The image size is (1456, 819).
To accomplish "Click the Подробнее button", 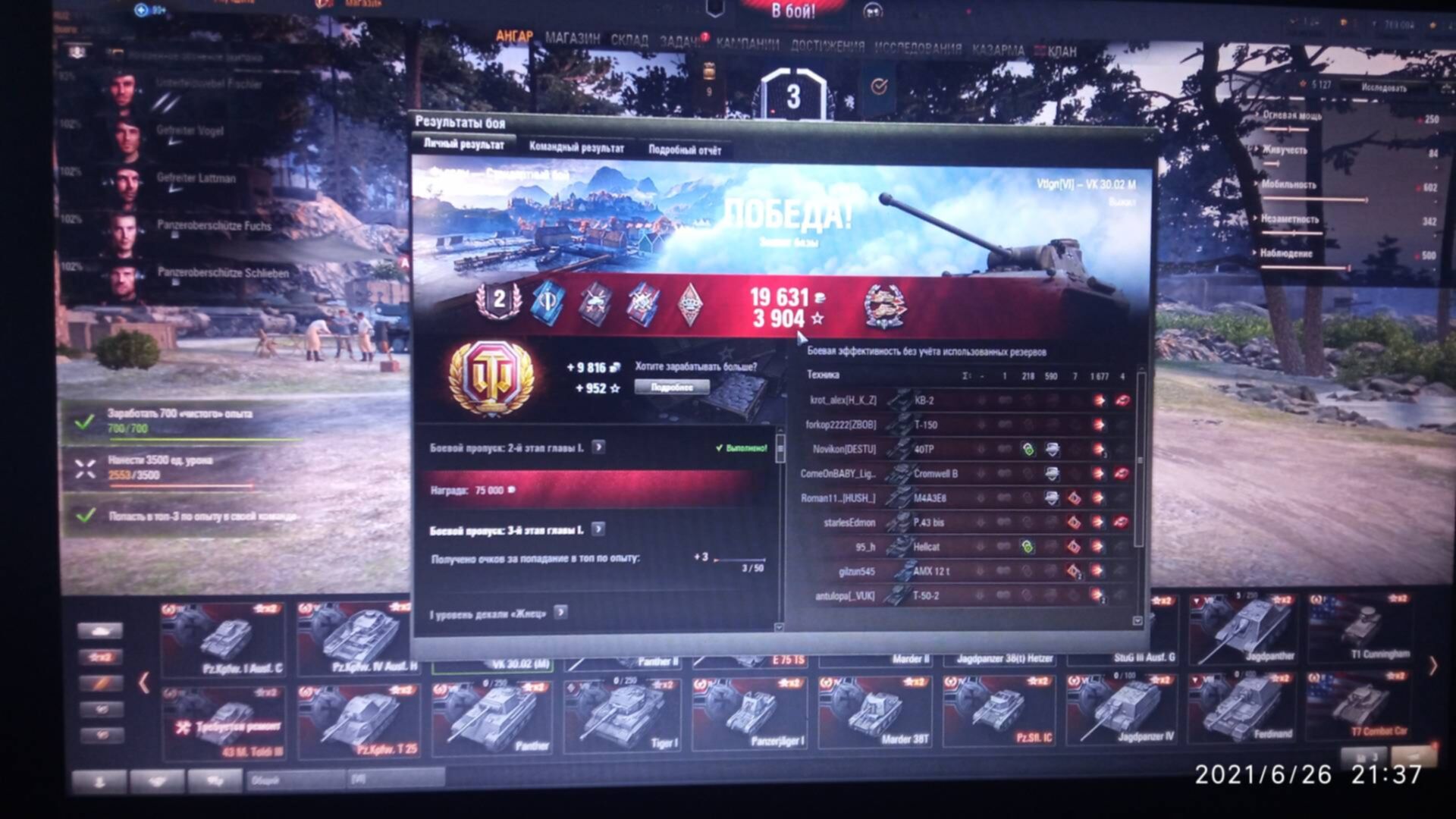I will tap(672, 388).
